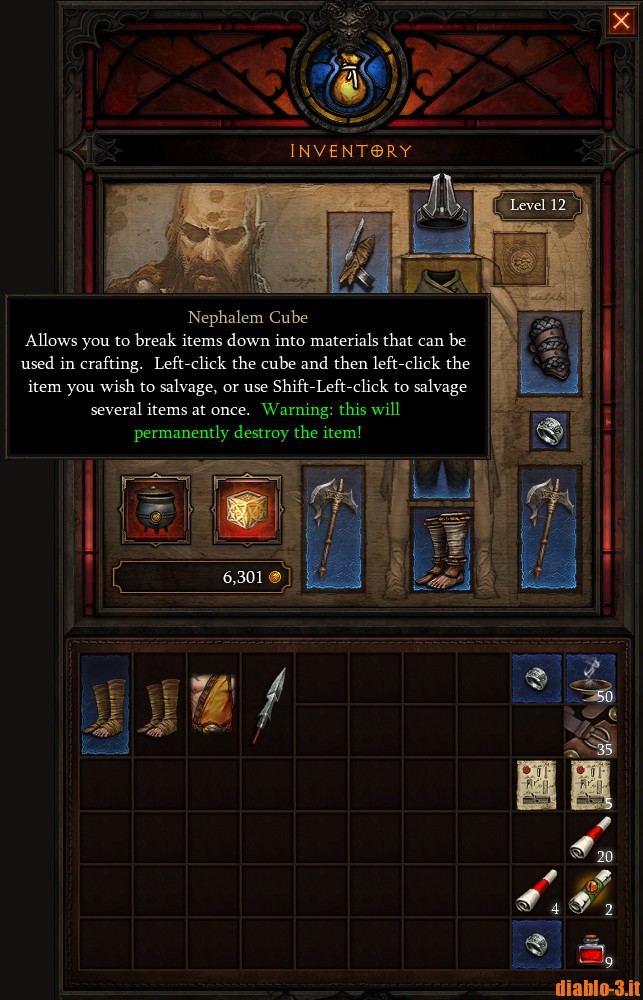Pick the green eye scroll stack

(x=590, y=893)
